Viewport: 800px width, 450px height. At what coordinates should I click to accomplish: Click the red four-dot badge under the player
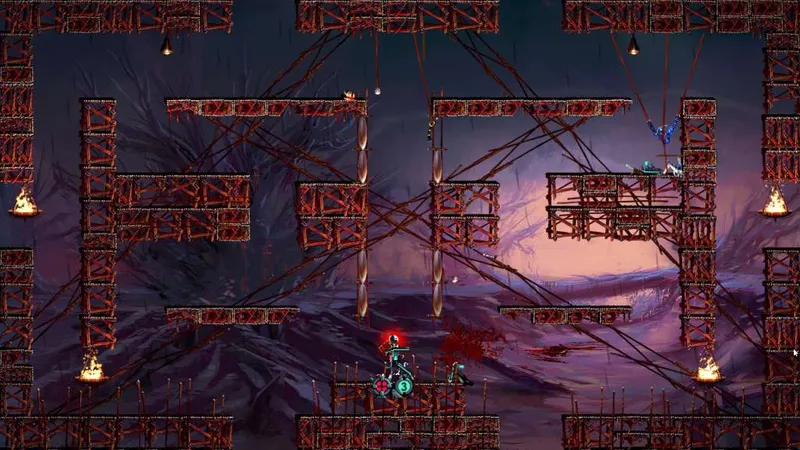click(382, 385)
